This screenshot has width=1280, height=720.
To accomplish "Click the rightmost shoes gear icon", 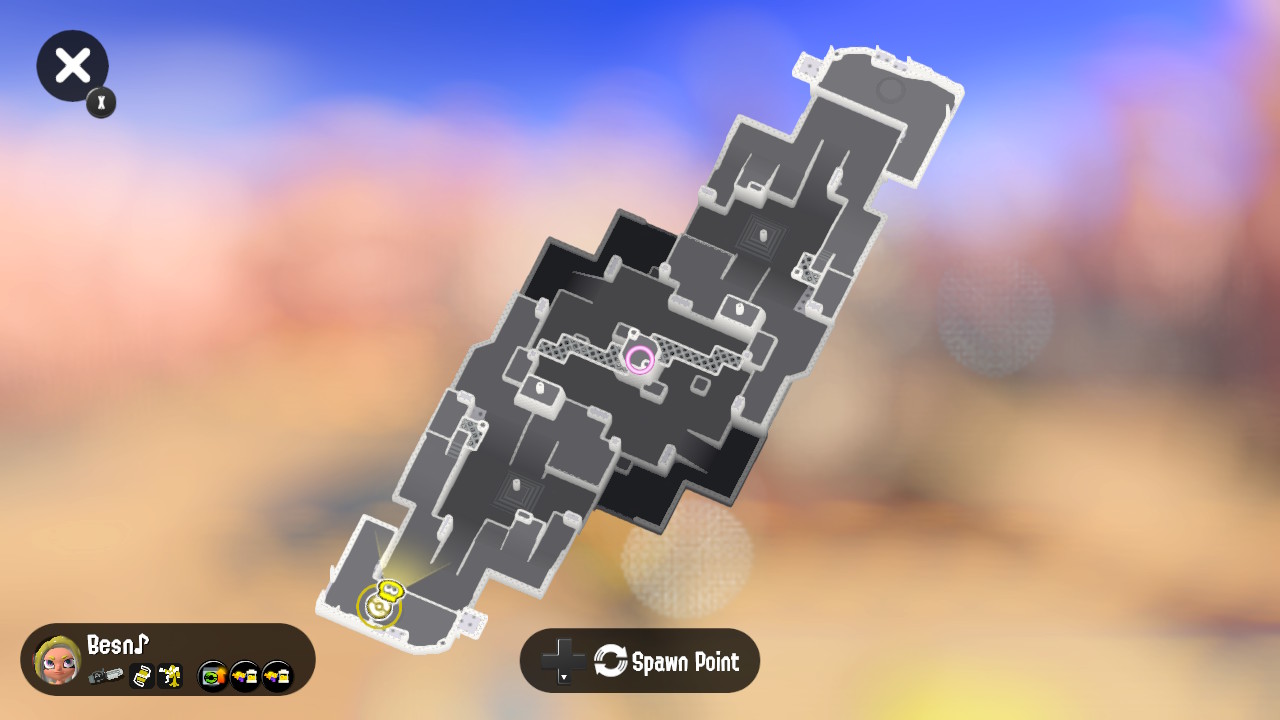I will [x=277, y=677].
